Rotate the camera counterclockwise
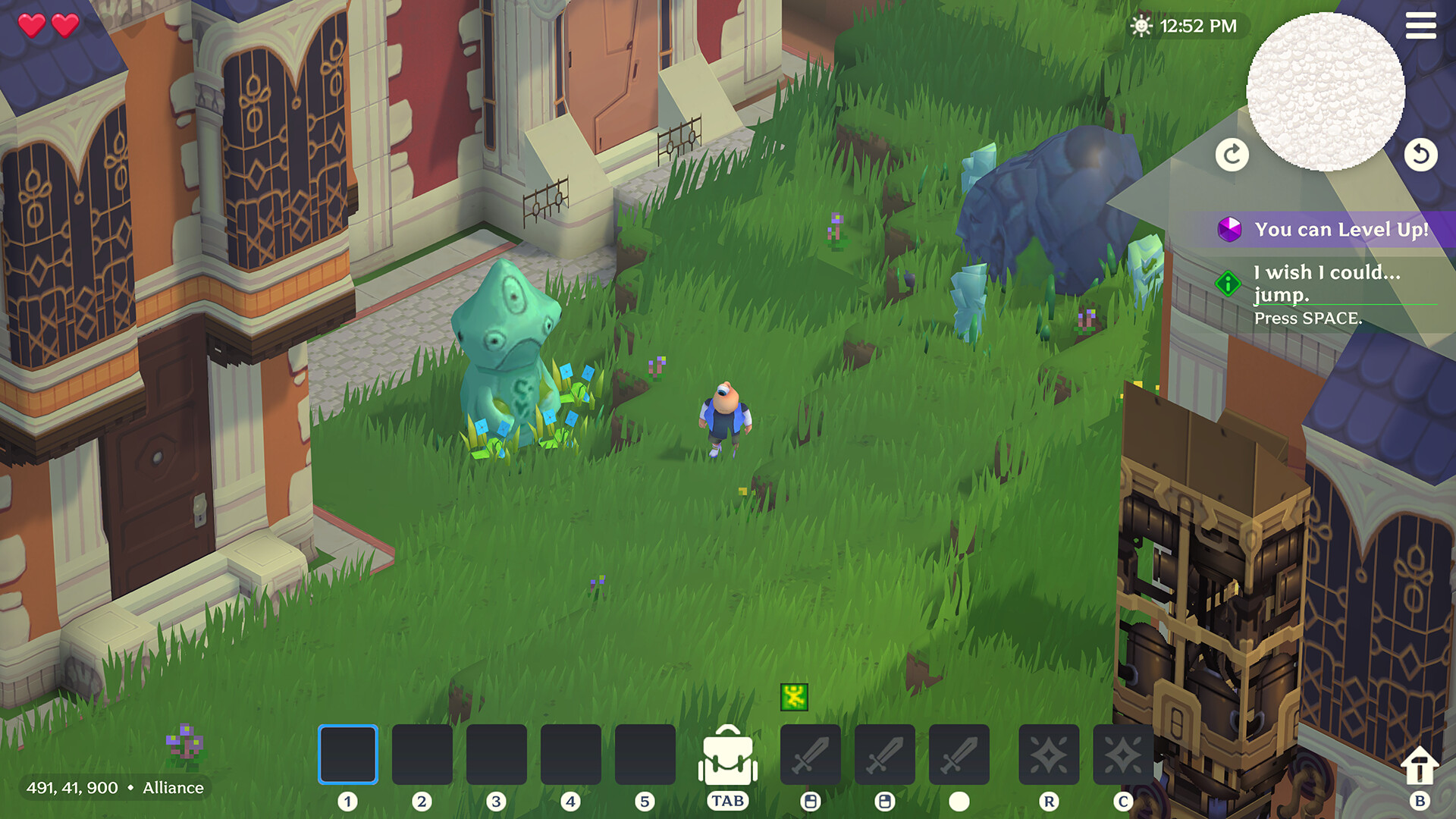This screenshot has height=819, width=1456. coord(1423,154)
